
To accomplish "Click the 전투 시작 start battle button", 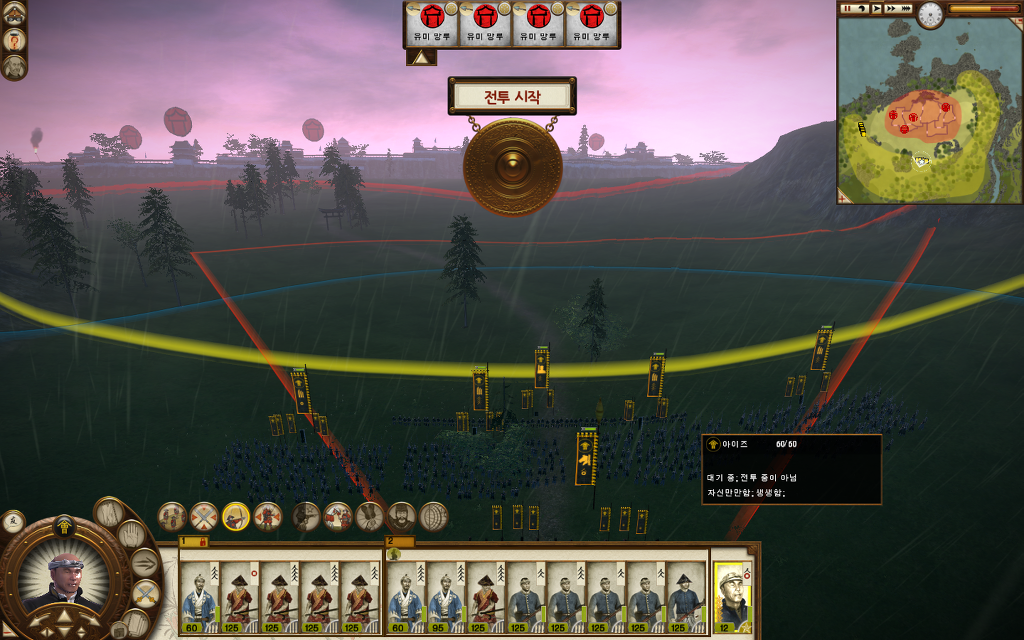I will (x=512, y=97).
